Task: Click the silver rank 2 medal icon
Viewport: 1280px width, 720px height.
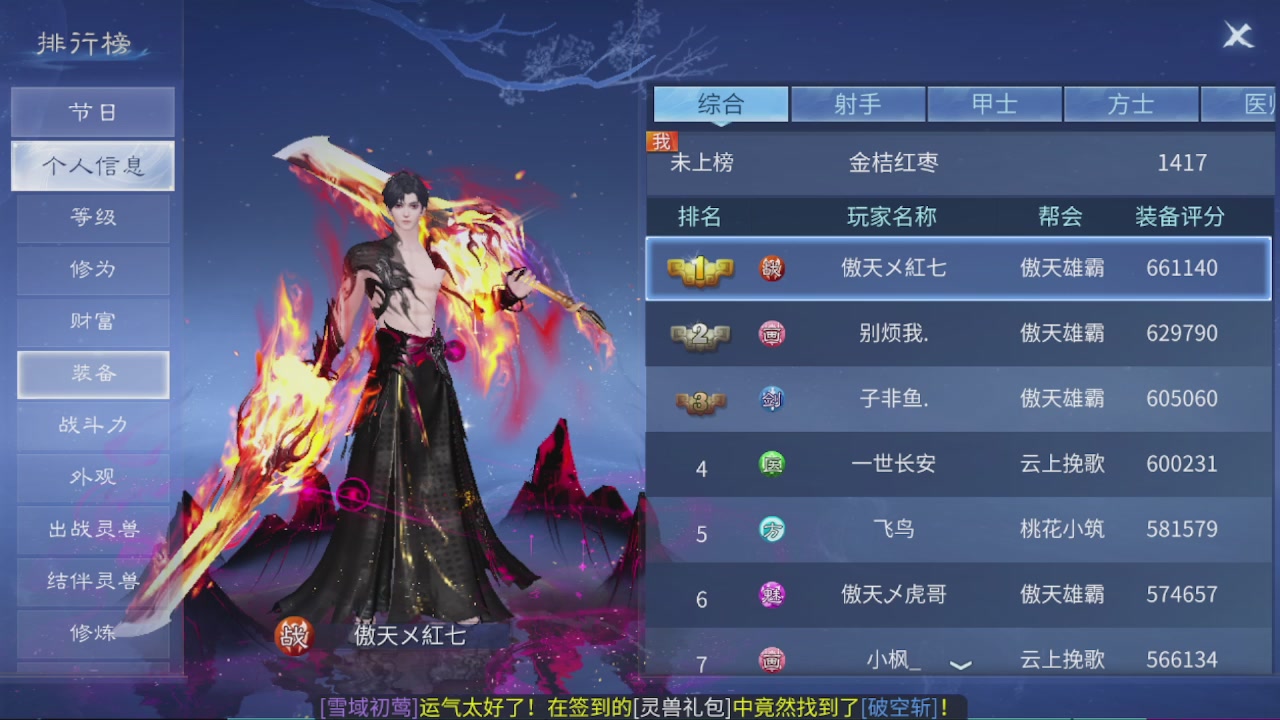Action: tap(699, 333)
